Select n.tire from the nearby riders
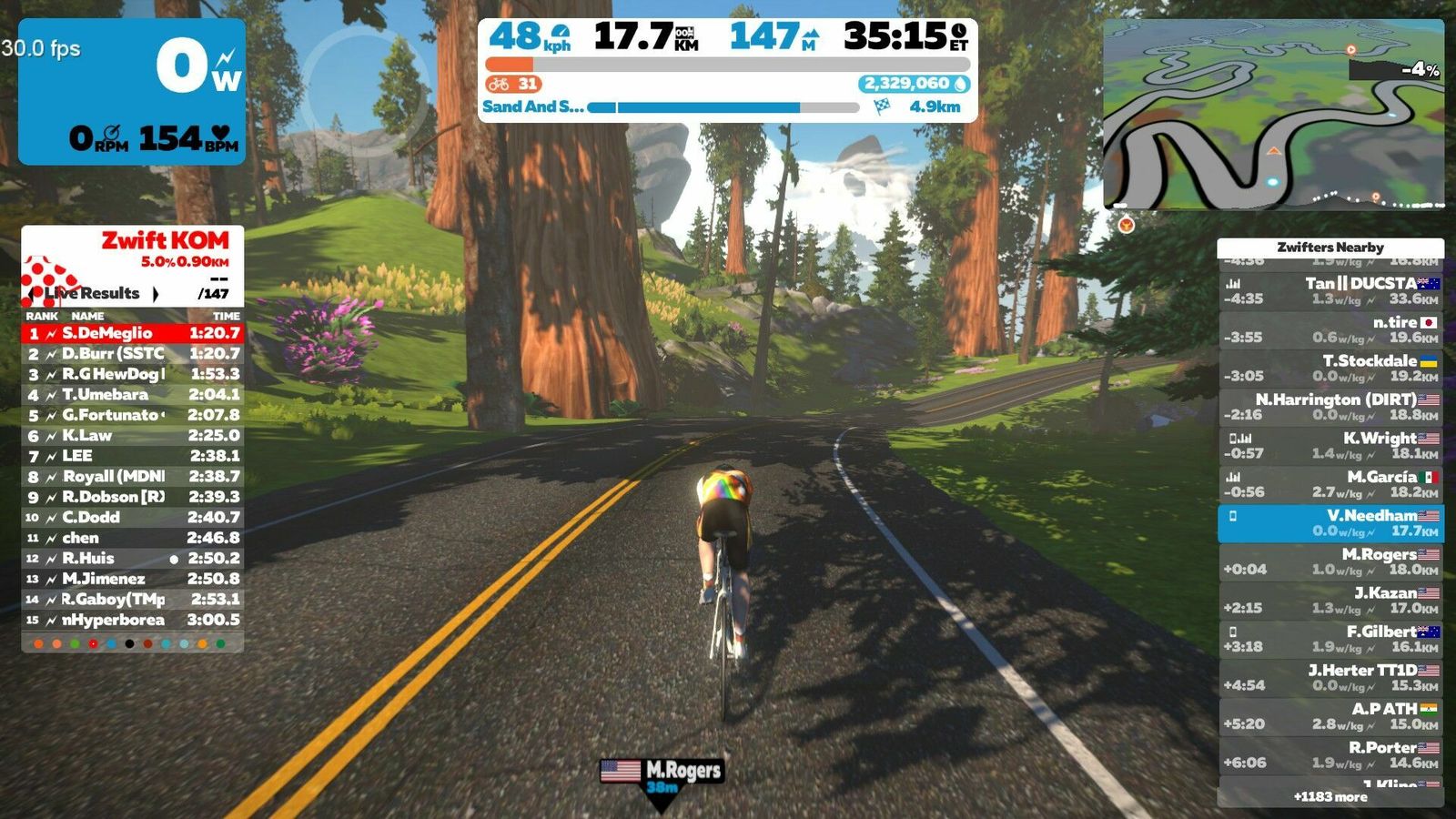 1330,329
